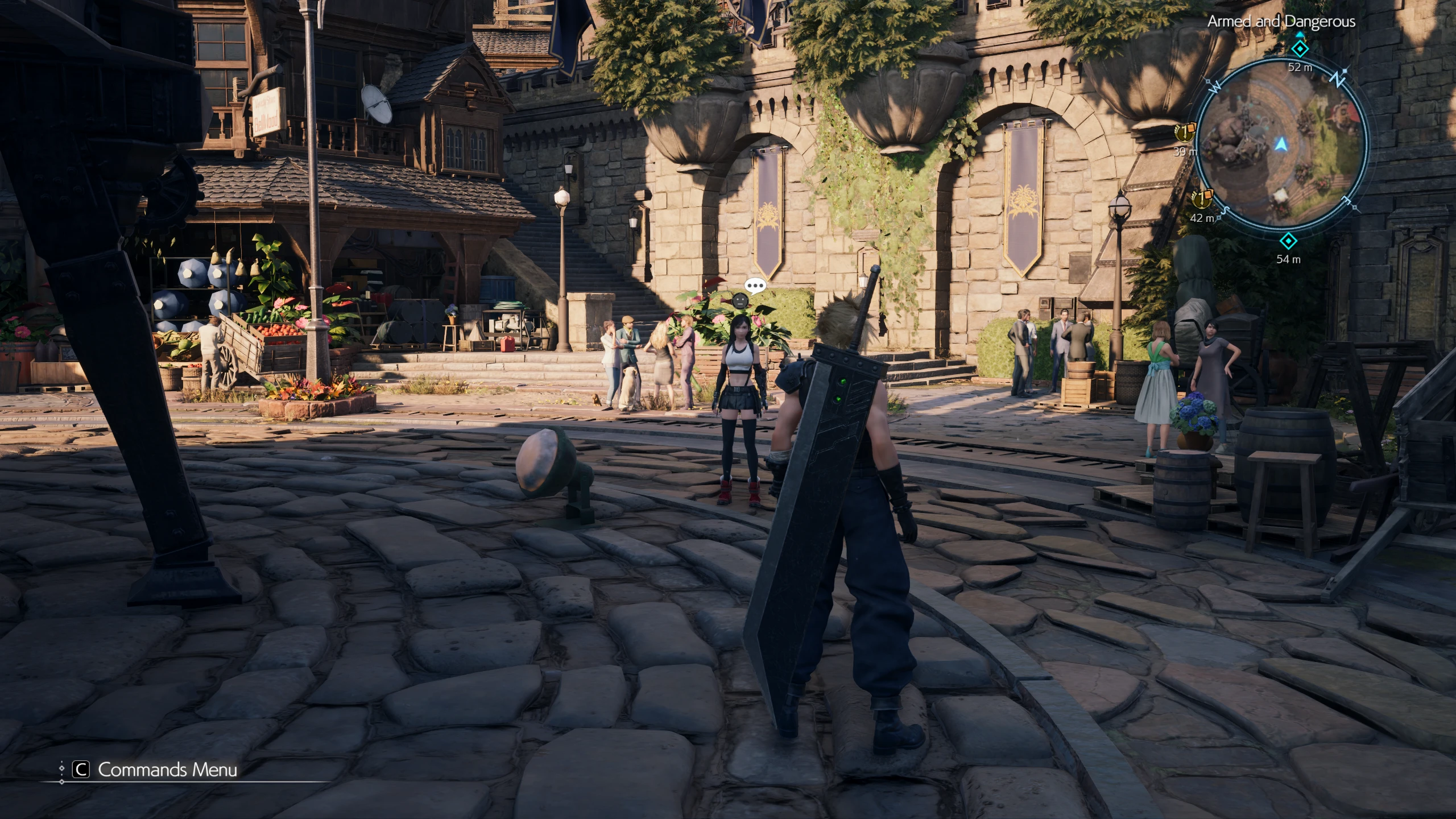Click the speech bubble talk indicator
1456x819 pixels.
[755, 286]
